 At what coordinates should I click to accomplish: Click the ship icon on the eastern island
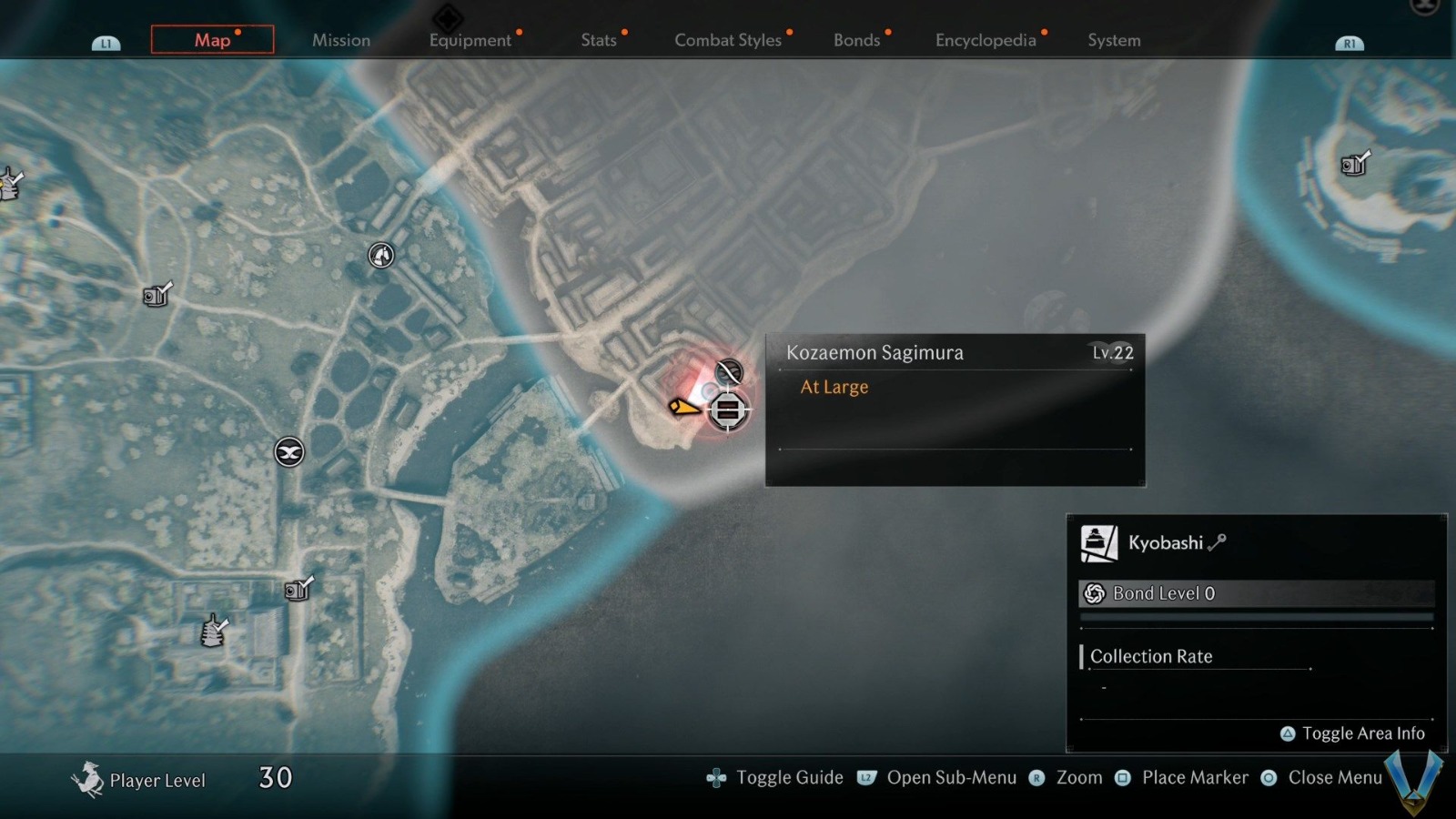point(1353,166)
